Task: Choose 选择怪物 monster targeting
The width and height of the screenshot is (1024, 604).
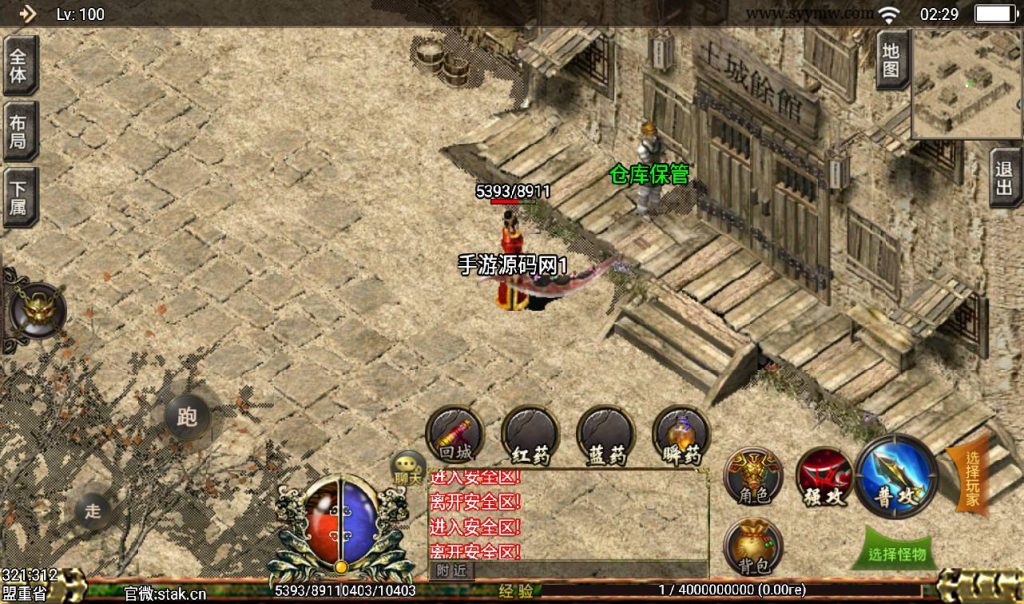Action: (x=897, y=552)
